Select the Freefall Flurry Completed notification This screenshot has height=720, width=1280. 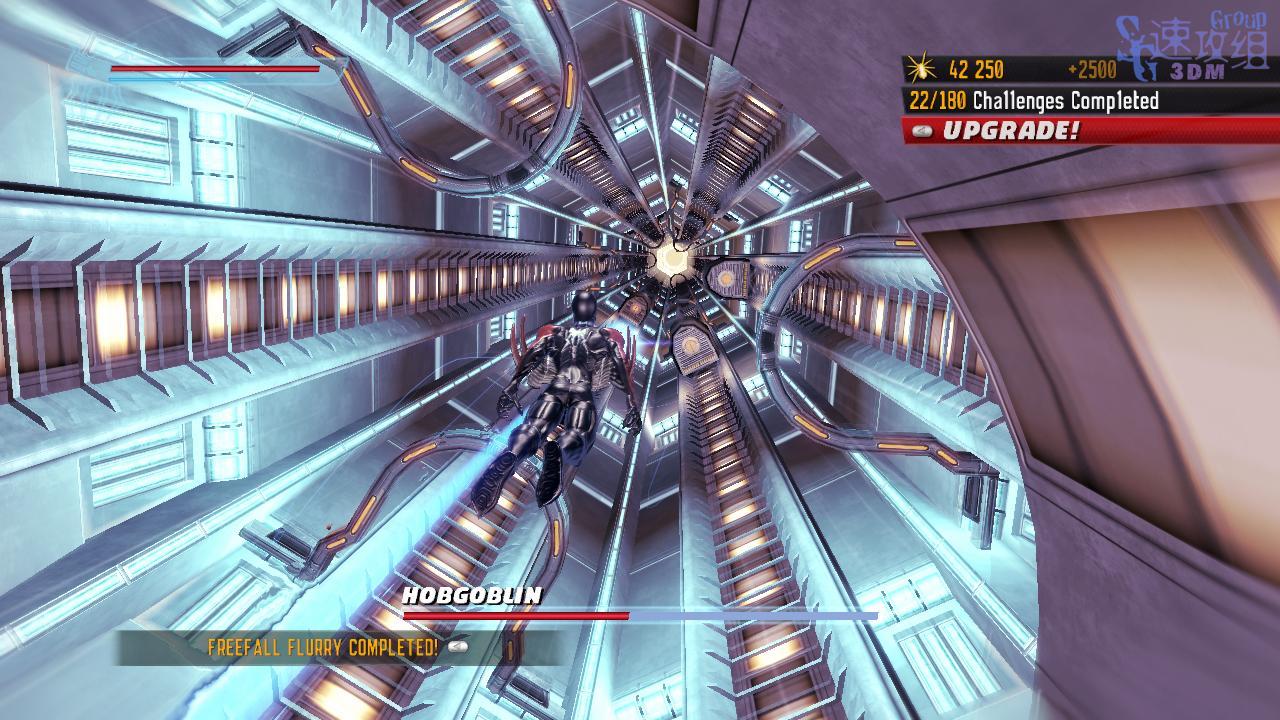tap(323, 647)
